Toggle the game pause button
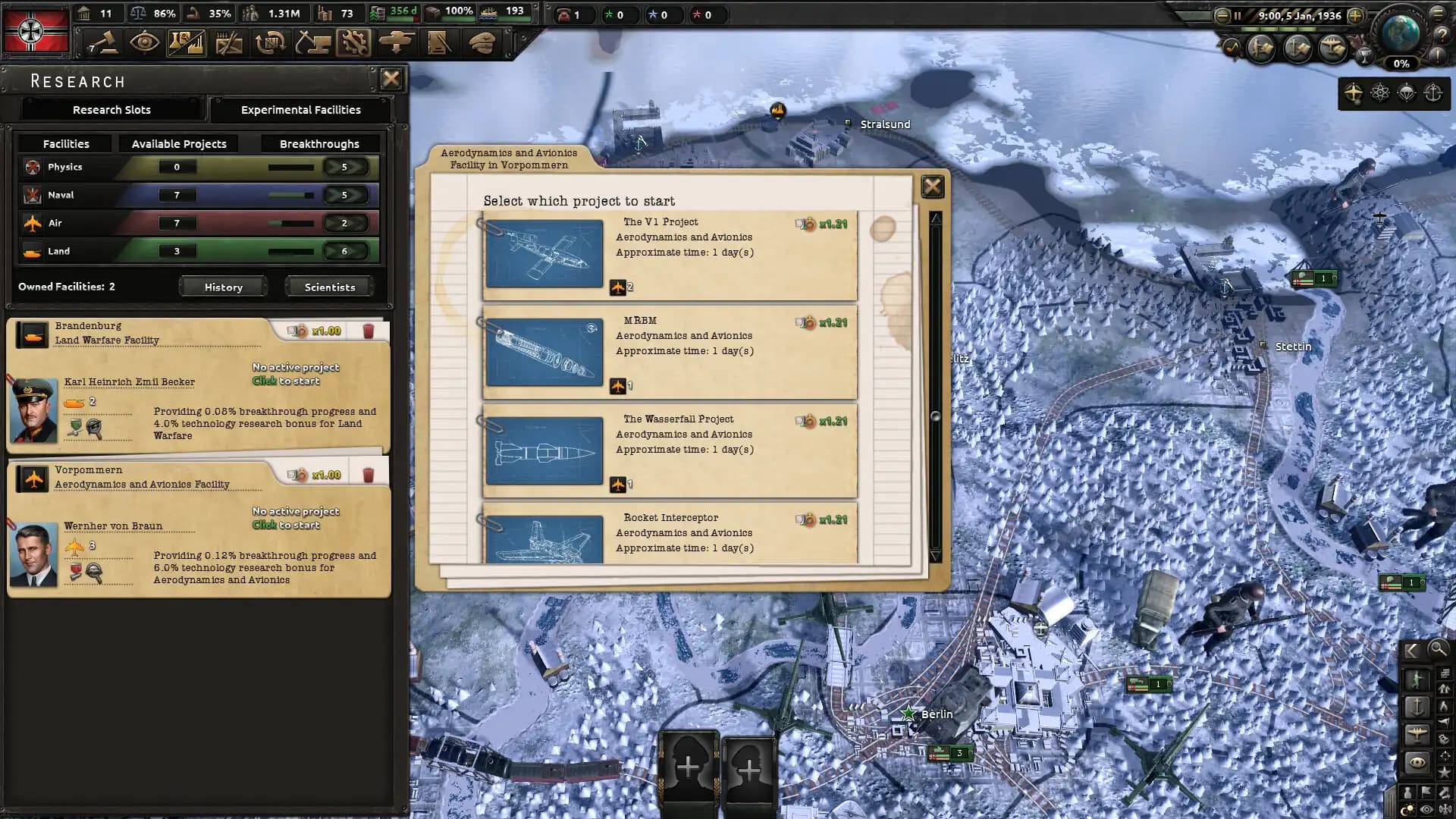This screenshot has height=819, width=1456. click(x=1239, y=15)
